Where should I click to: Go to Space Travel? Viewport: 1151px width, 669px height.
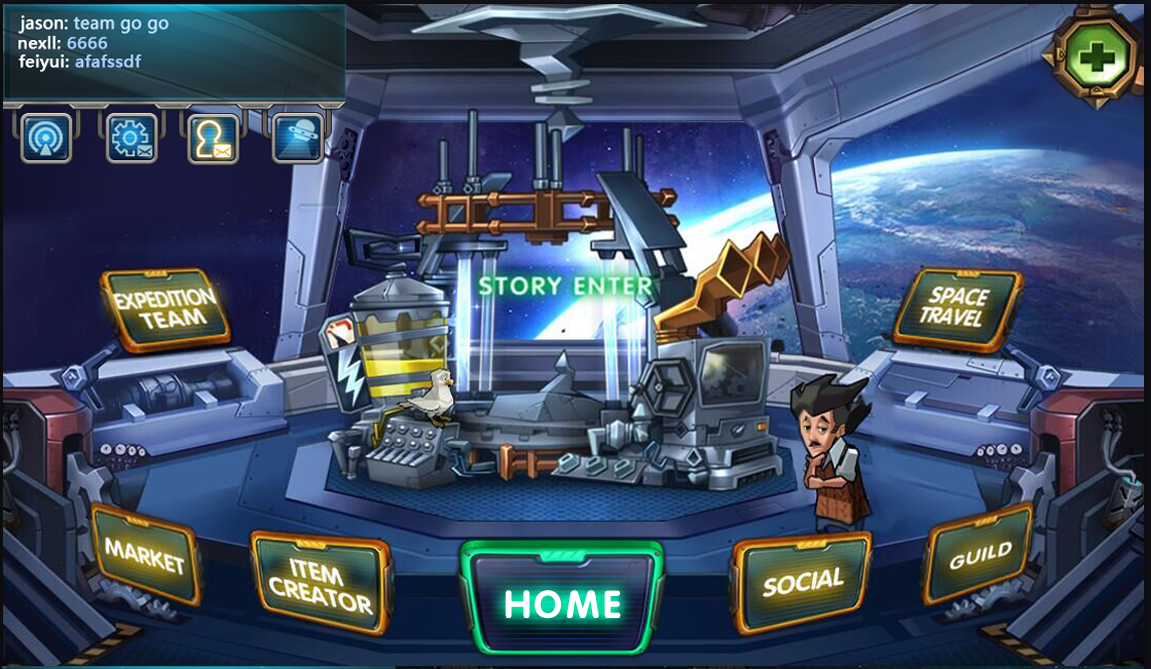(x=957, y=308)
